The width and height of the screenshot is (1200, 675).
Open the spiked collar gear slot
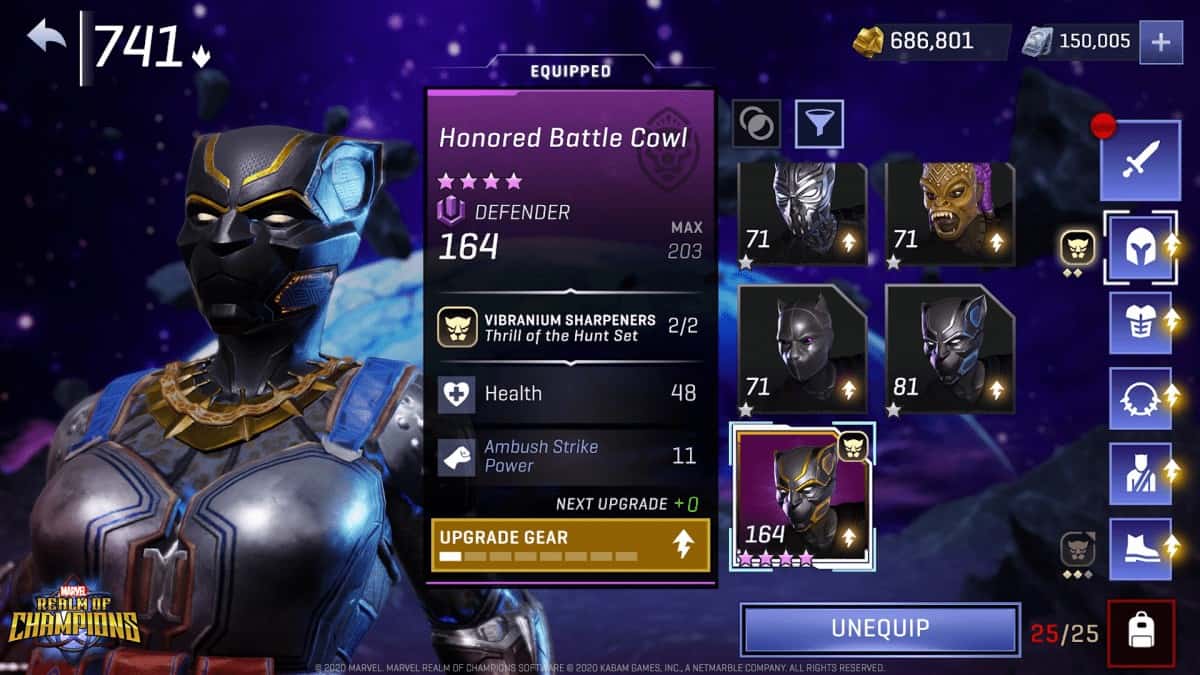tap(1140, 398)
